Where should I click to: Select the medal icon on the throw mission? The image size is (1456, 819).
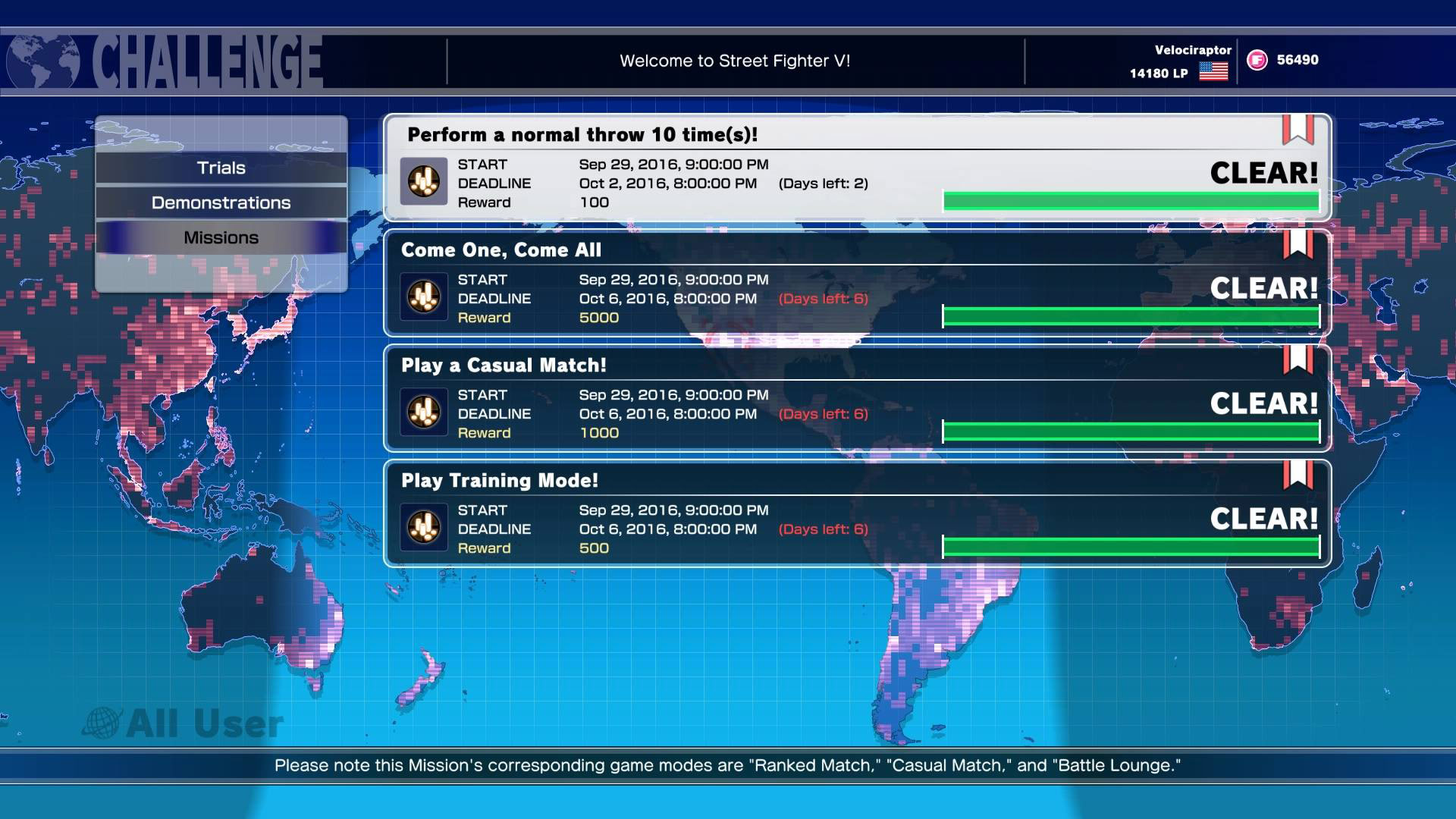point(425,182)
